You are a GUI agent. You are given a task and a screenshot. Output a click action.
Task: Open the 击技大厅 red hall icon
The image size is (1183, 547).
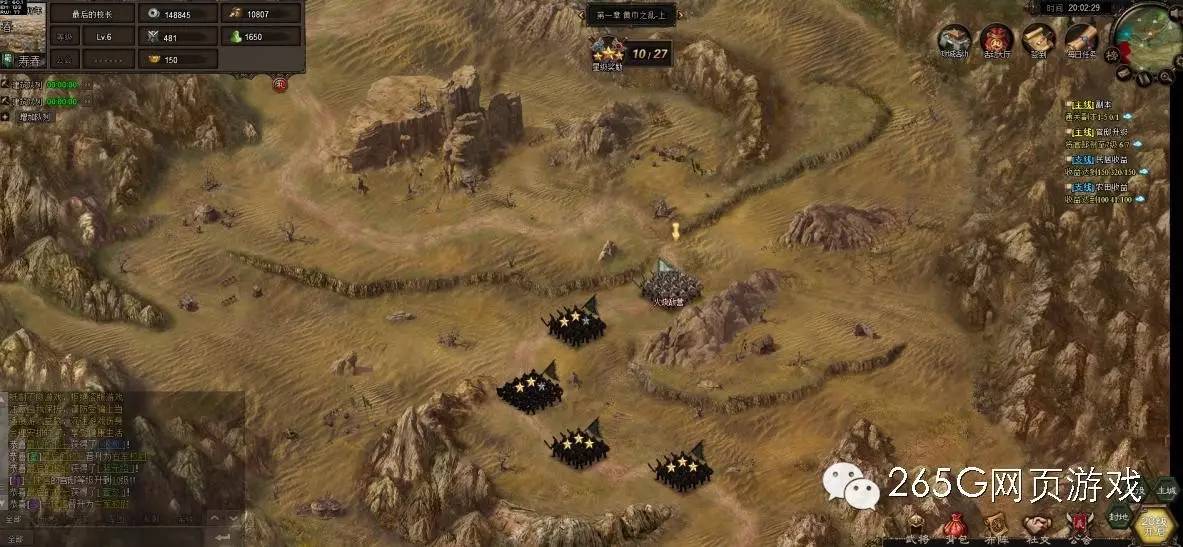[x=996, y=42]
